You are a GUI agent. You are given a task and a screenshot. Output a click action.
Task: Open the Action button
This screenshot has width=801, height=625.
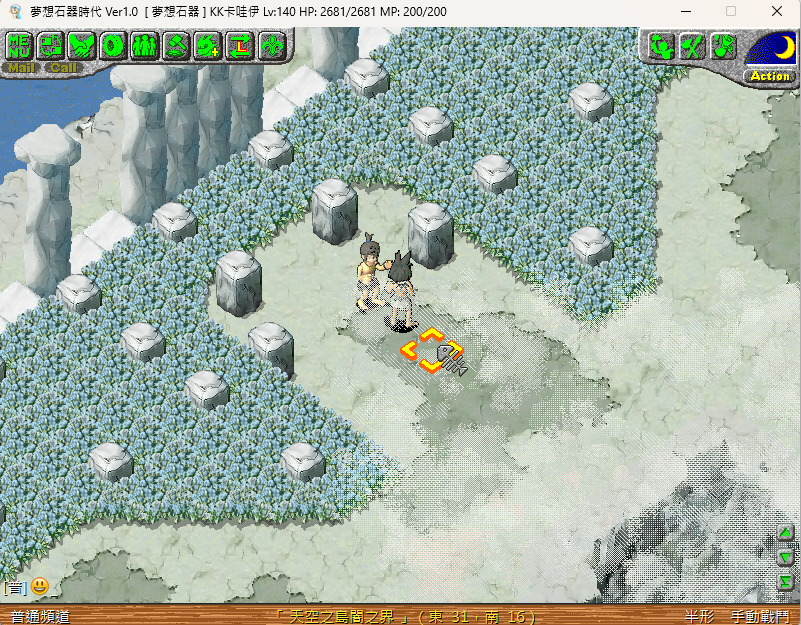click(x=770, y=76)
